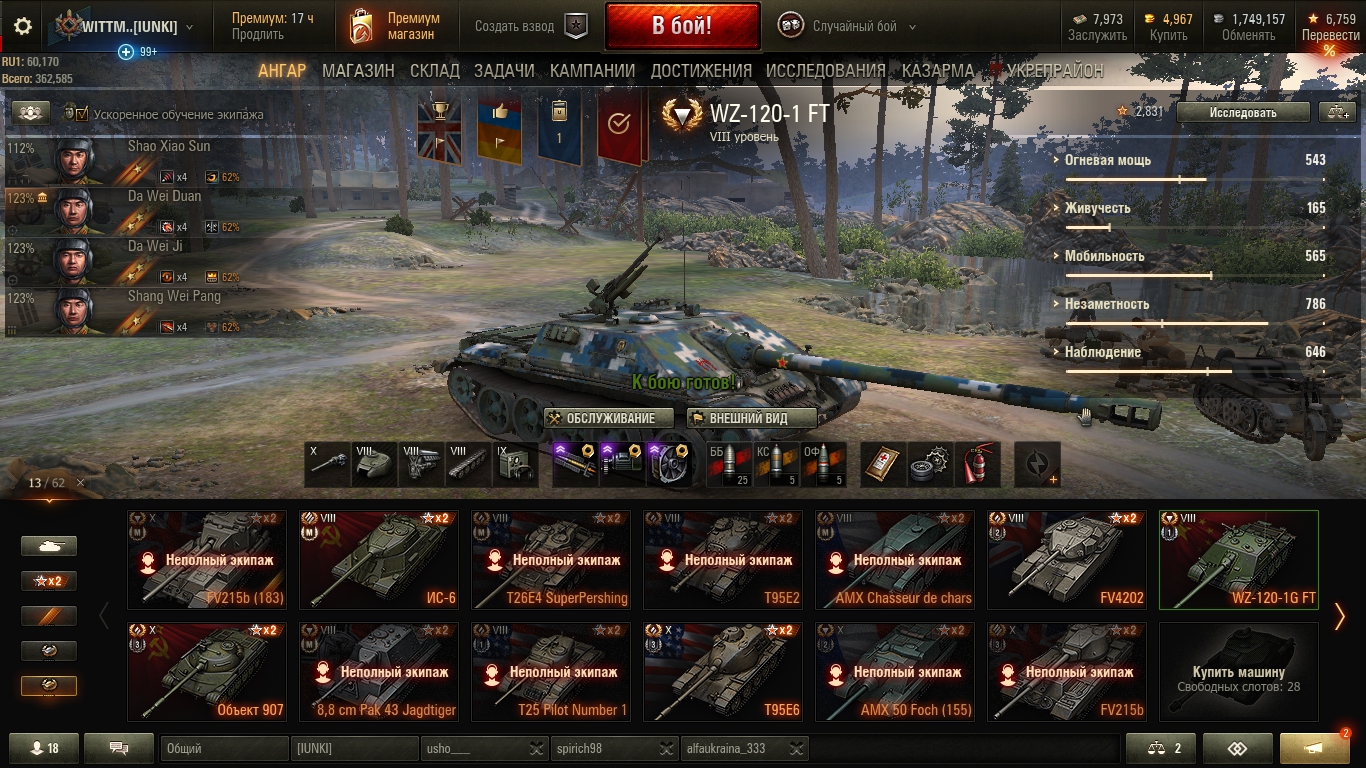Open the ИССЛЕДОВАНИЯ tab
This screenshot has width=1366, height=768.
tap(825, 71)
